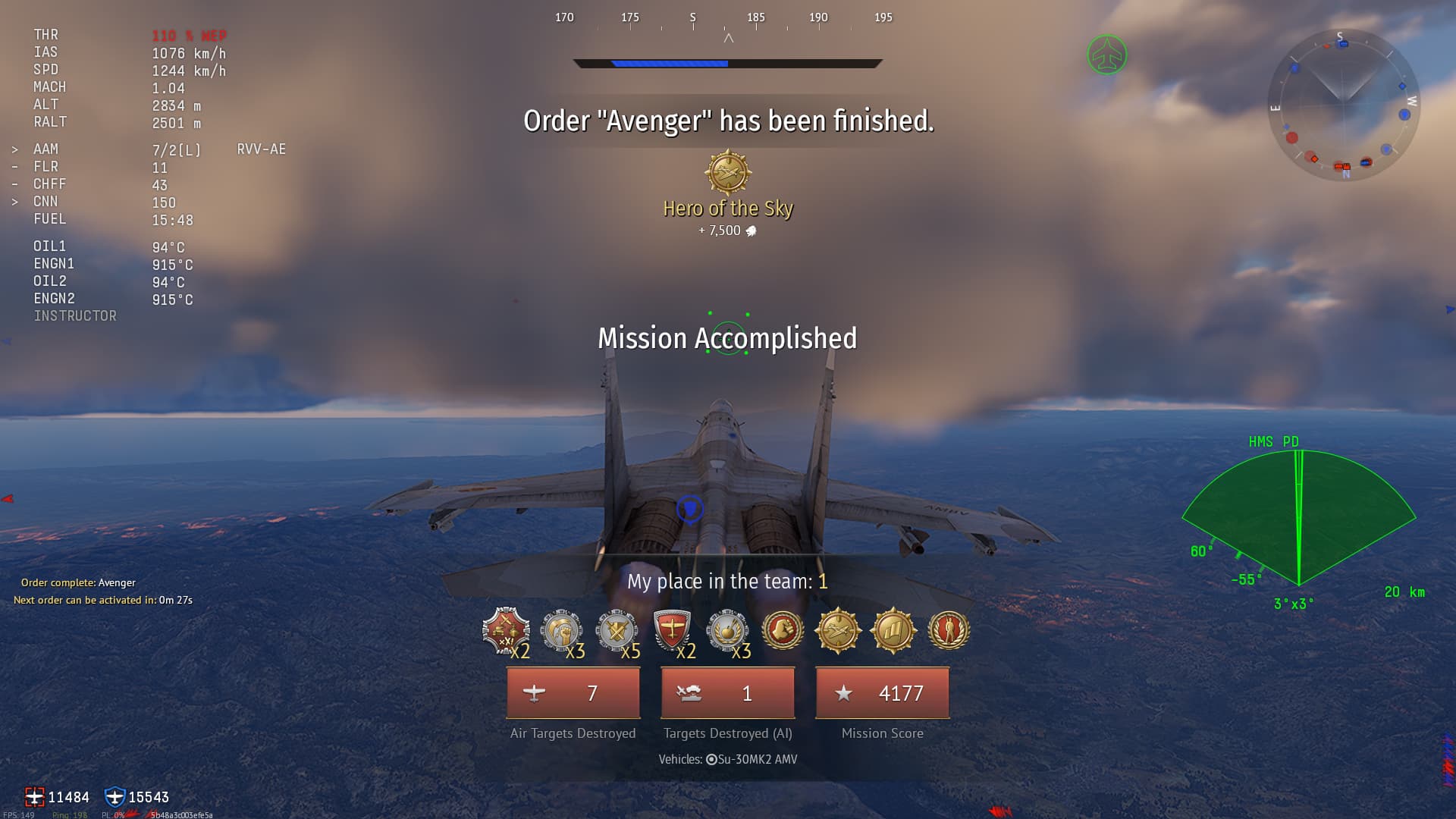Inspect the gold soldier award medal
The width and height of the screenshot is (1456, 819).
(x=948, y=630)
